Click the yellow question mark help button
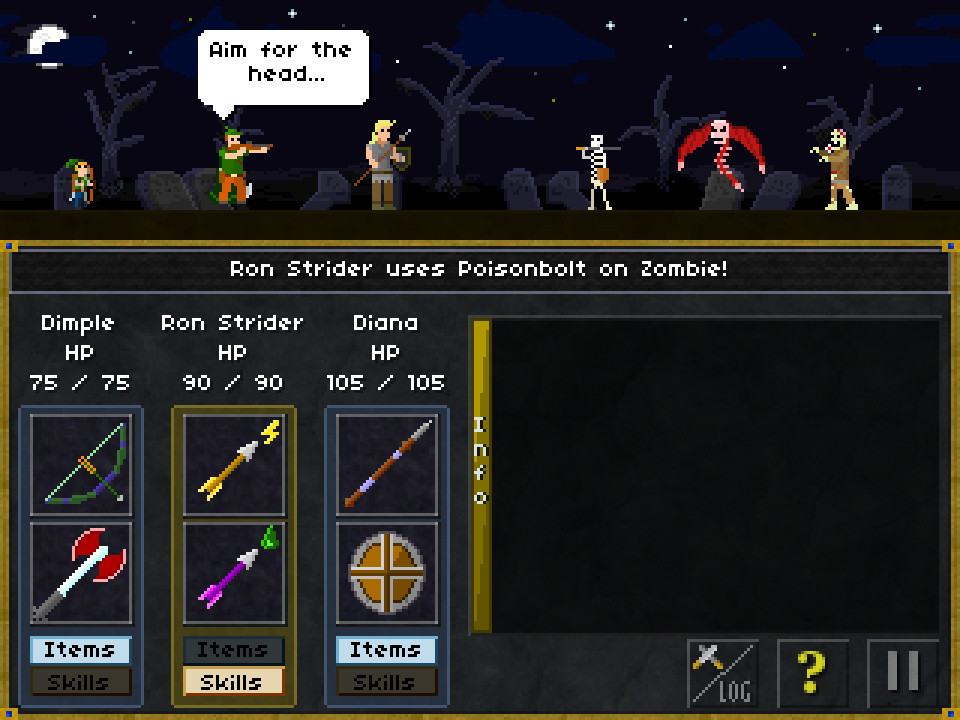Viewport: 960px width, 720px height. [813, 673]
